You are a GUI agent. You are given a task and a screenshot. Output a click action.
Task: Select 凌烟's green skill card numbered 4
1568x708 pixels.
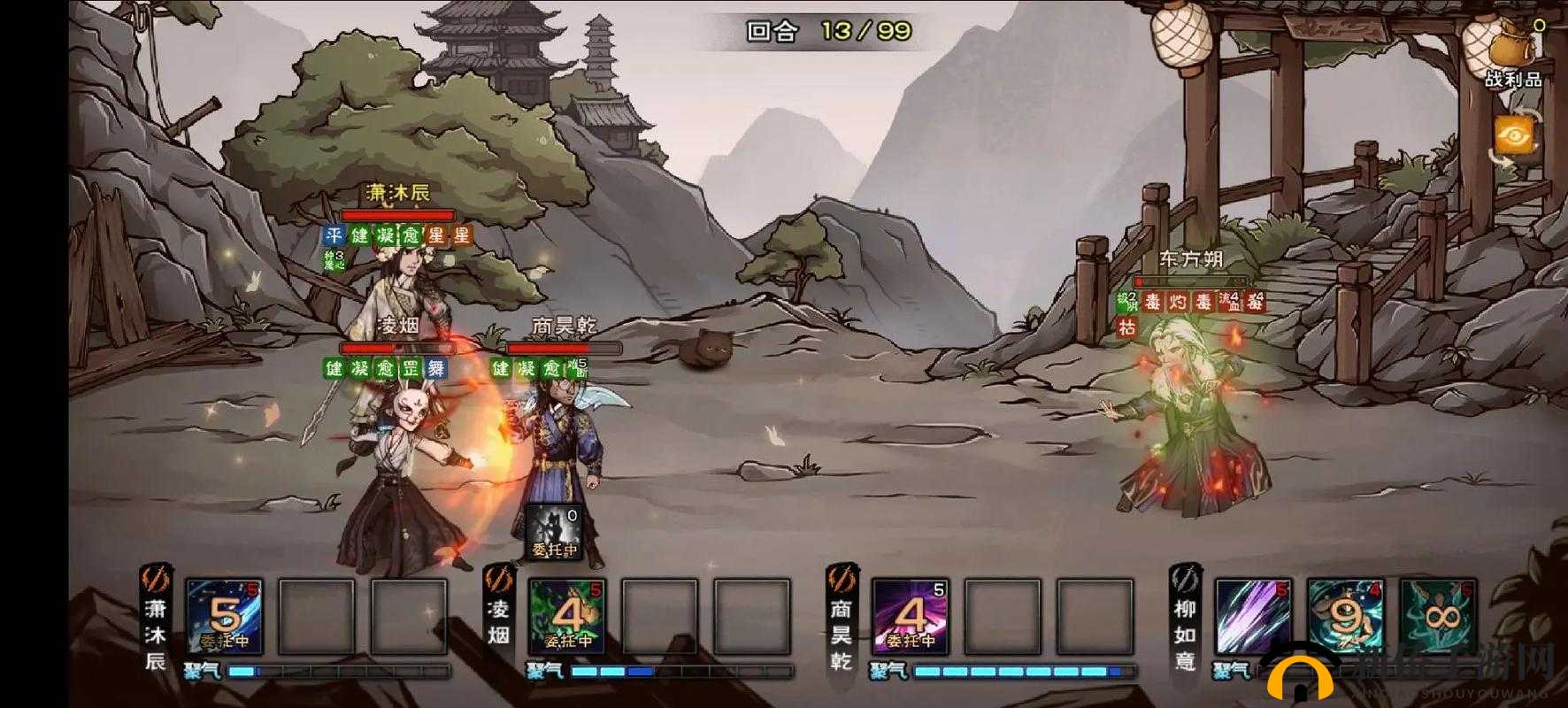tap(567, 616)
